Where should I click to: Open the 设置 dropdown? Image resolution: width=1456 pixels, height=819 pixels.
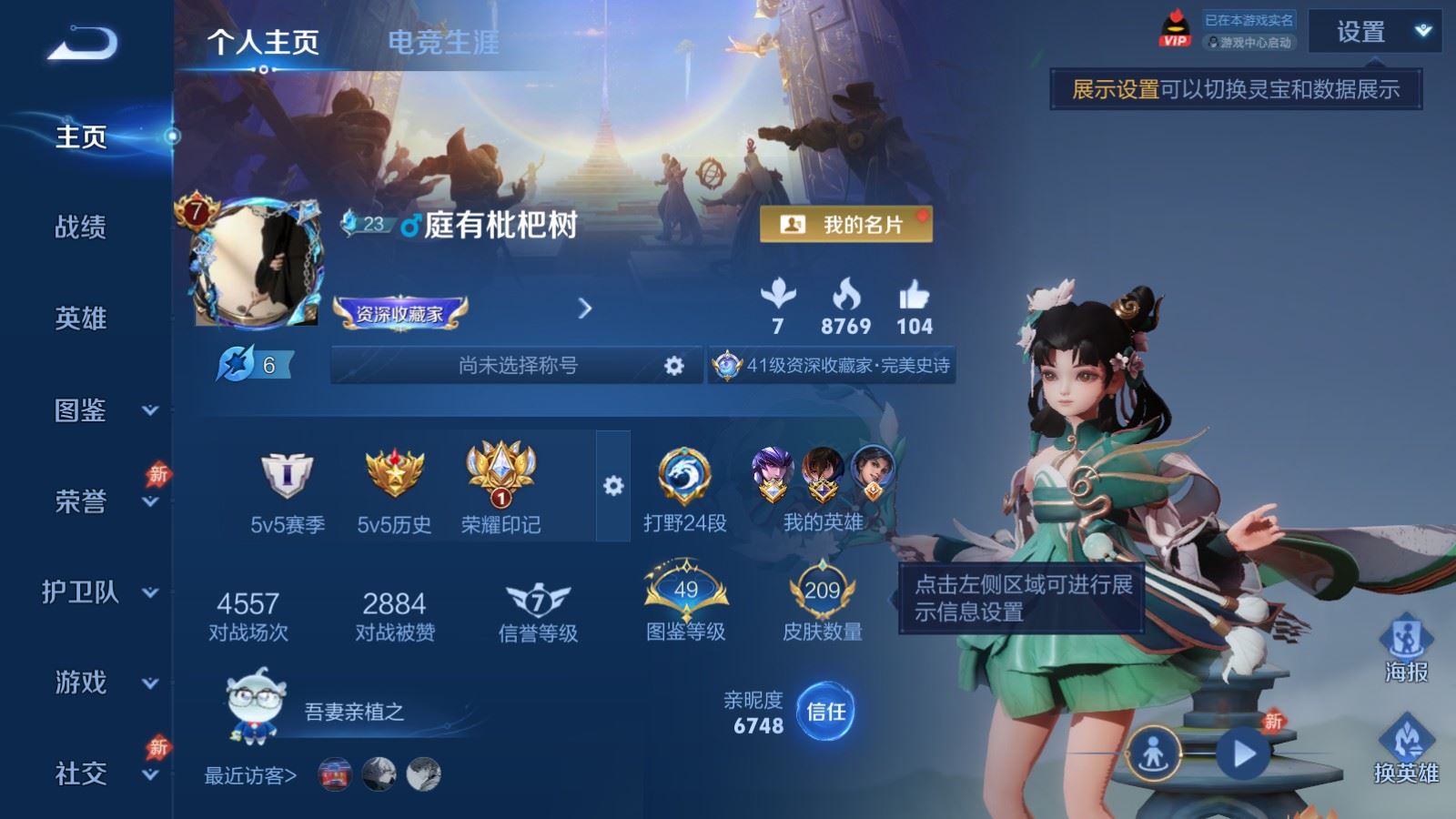(1374, 33)
